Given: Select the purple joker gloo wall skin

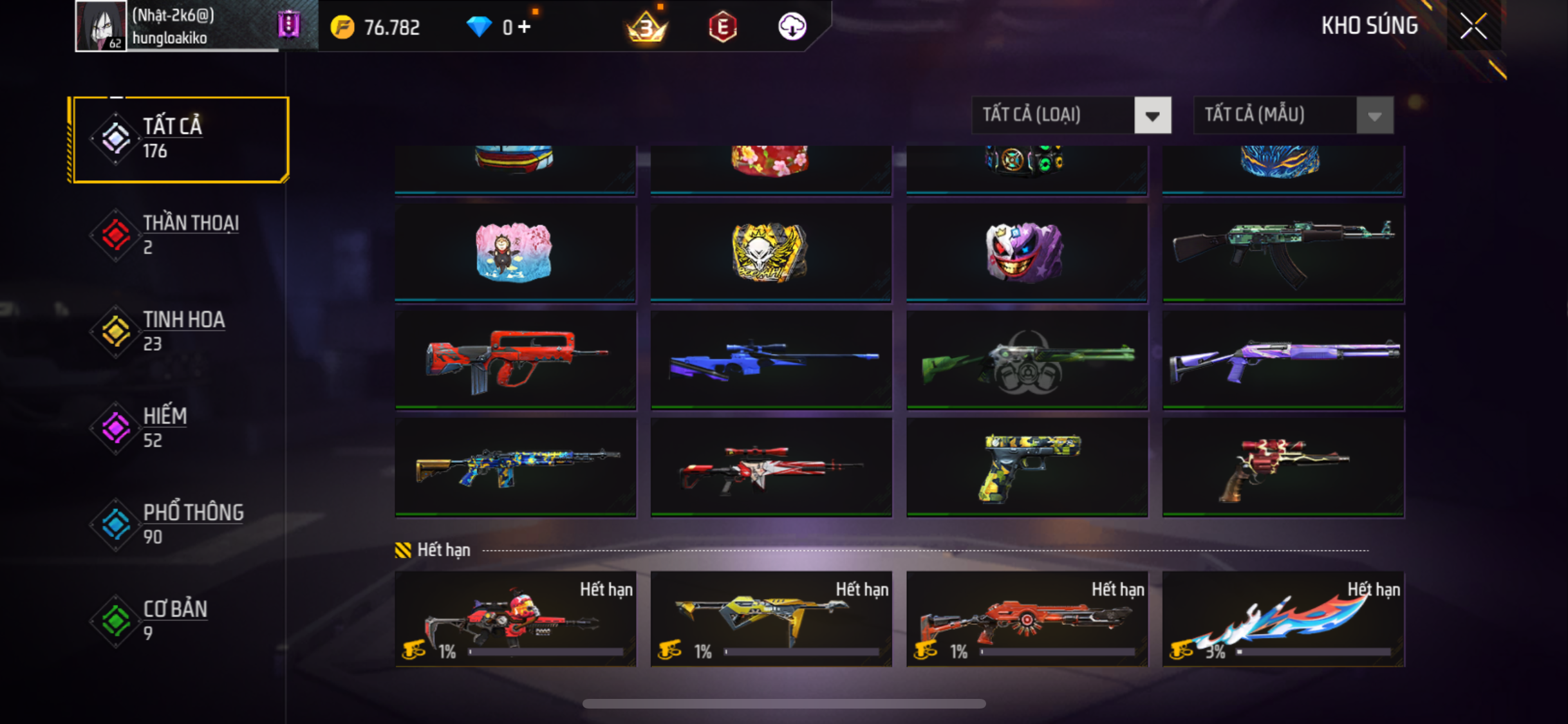Looking at the screenshot, I should [x=1027, y=252].
